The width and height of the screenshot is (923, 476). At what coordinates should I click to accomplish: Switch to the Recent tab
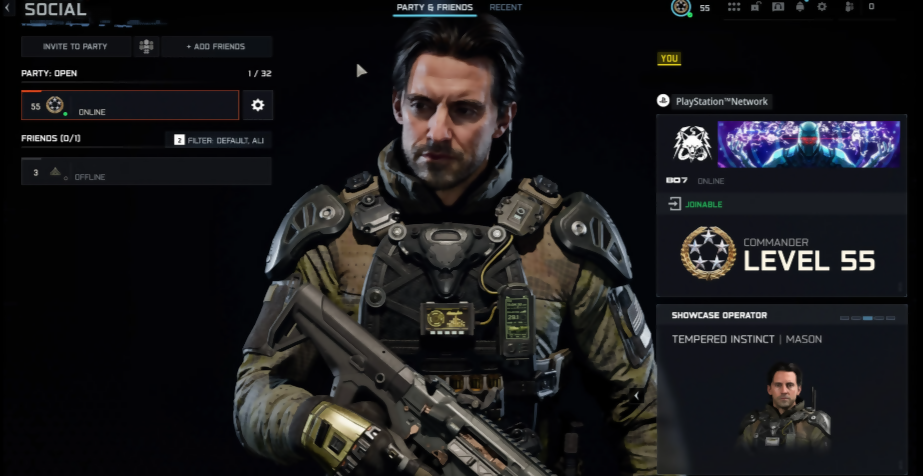click(505, 8)
